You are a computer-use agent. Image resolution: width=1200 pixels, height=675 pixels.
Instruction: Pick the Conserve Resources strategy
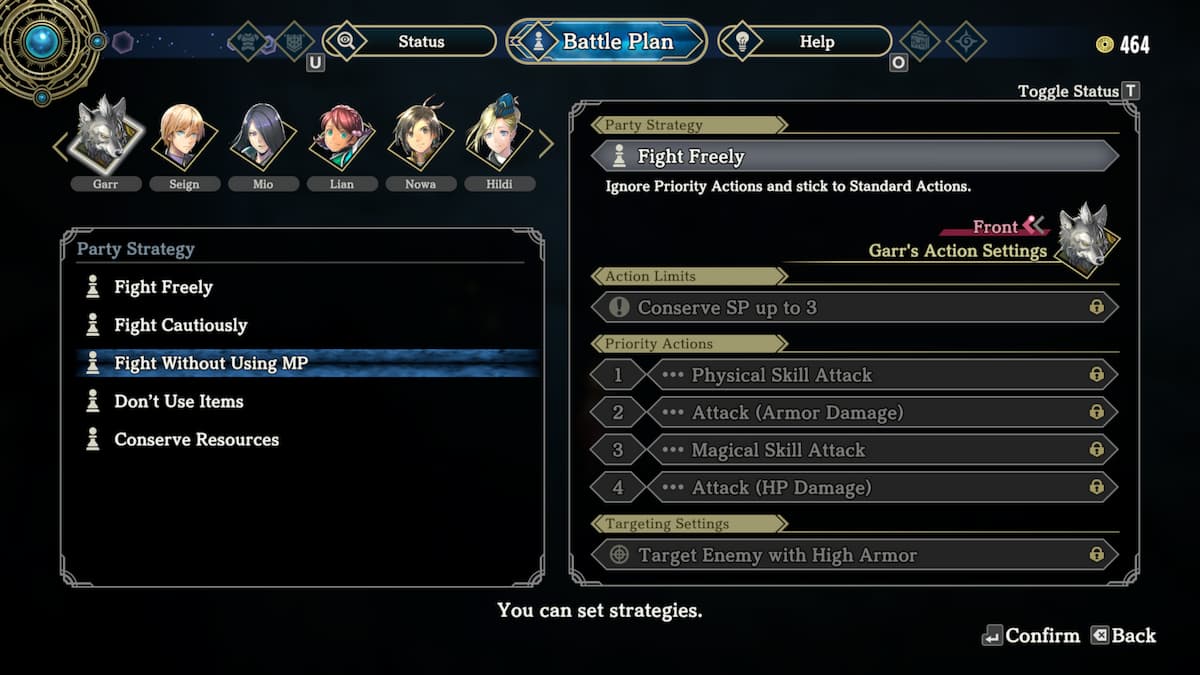click(196, 440)
